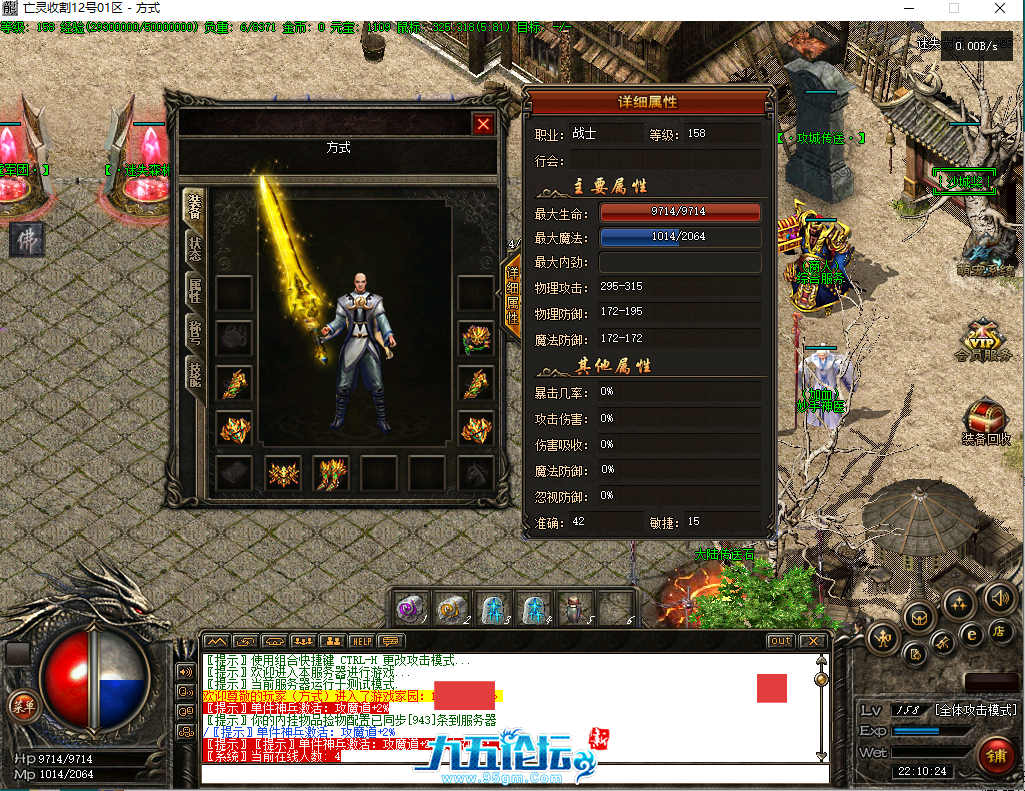Click the 佛 icon at the left edge
This screenshot has width=1025, height=791.
click(x=27, y=240)
